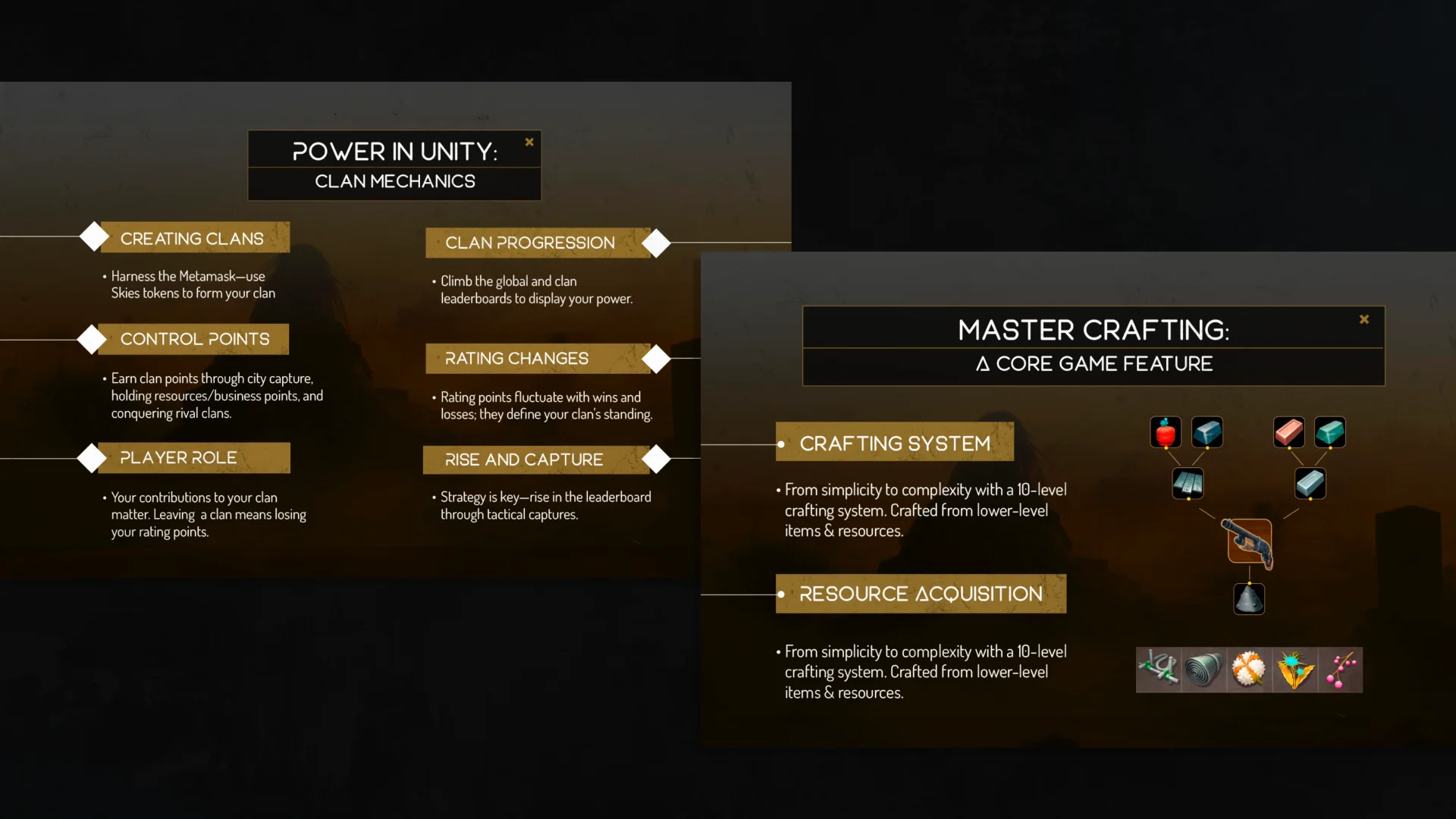Image resolution: width=1456 pixels, height=819 pixels.
Task: Click the metal plates crafting component
Action: [x=1188, y=483]
